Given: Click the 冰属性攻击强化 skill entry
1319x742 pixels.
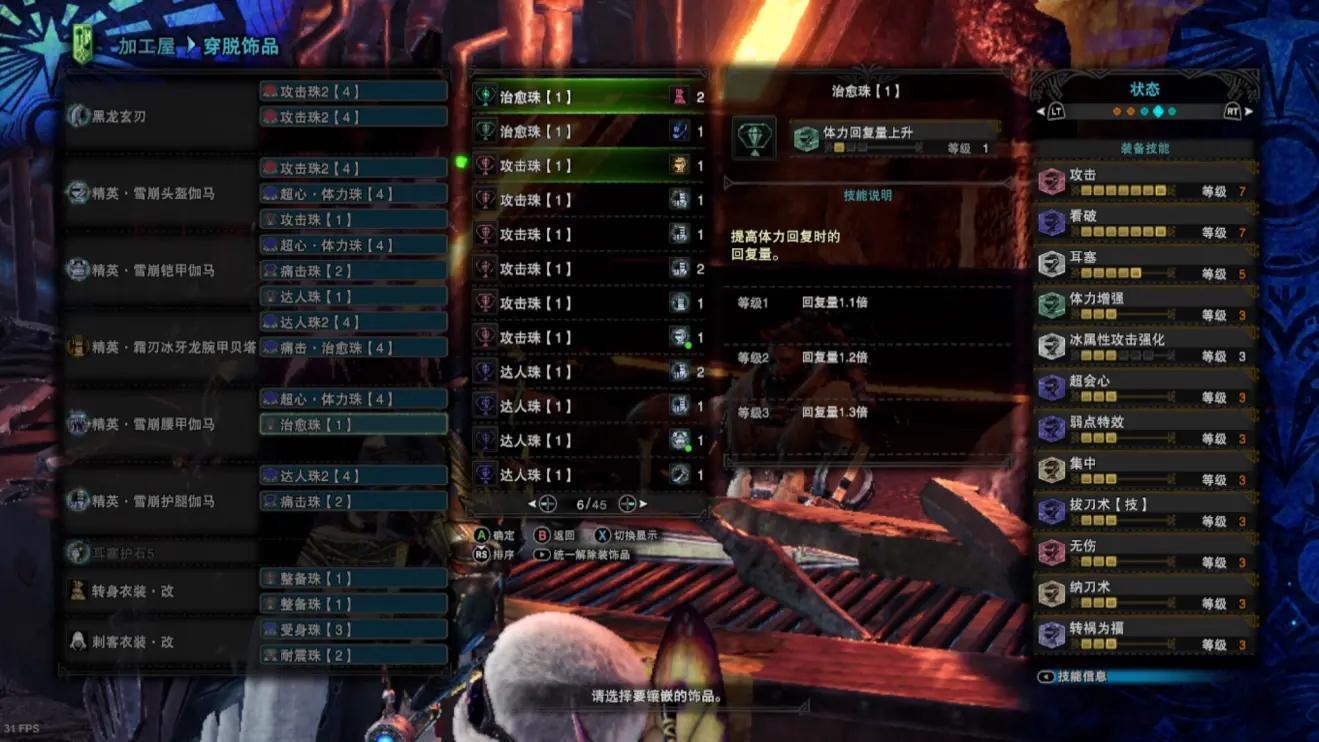Looking at the screenshot, I should pos(1145,347).
